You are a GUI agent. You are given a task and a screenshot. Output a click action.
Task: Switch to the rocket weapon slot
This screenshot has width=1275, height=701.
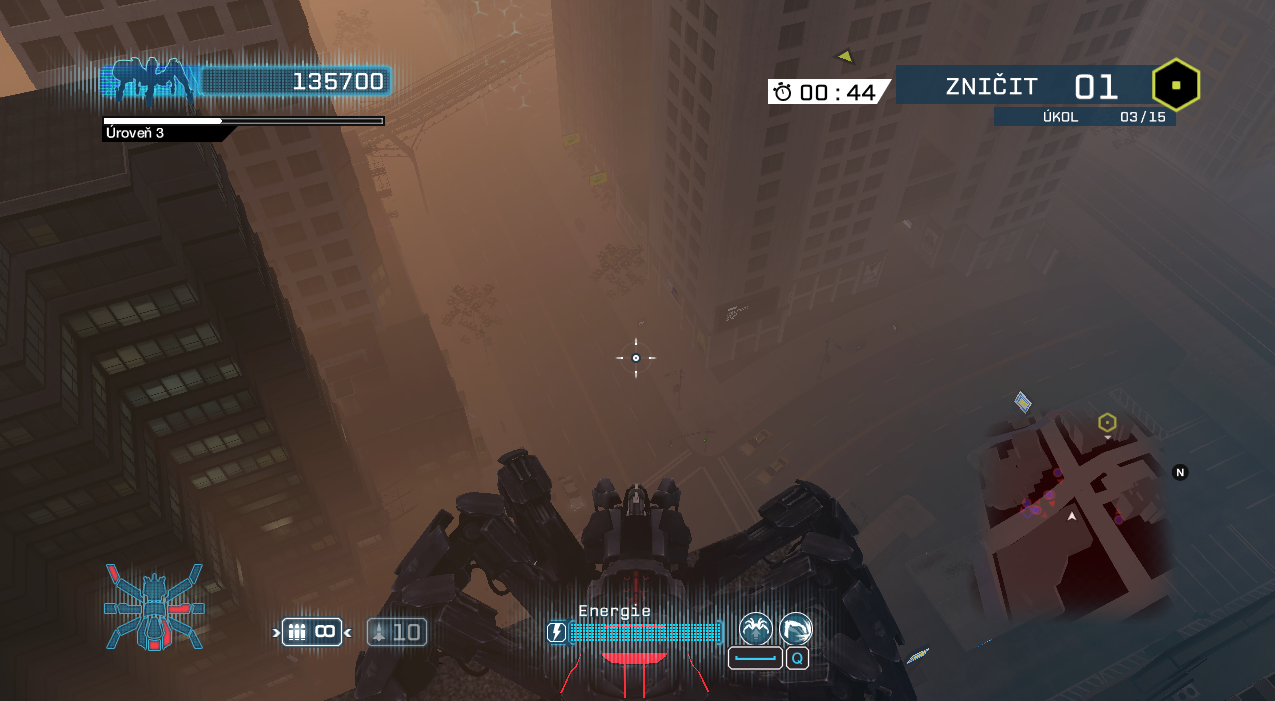(397, 632)
